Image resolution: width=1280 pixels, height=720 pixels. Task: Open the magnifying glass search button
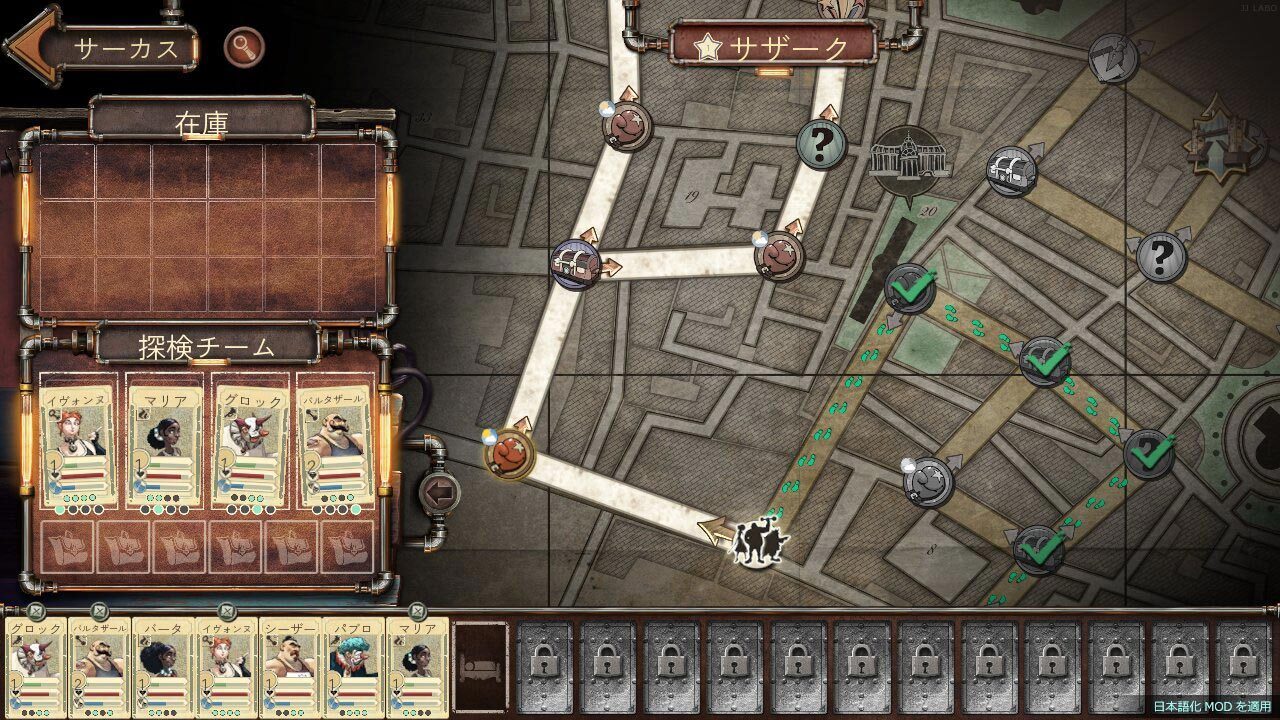[x=243, y=46]
